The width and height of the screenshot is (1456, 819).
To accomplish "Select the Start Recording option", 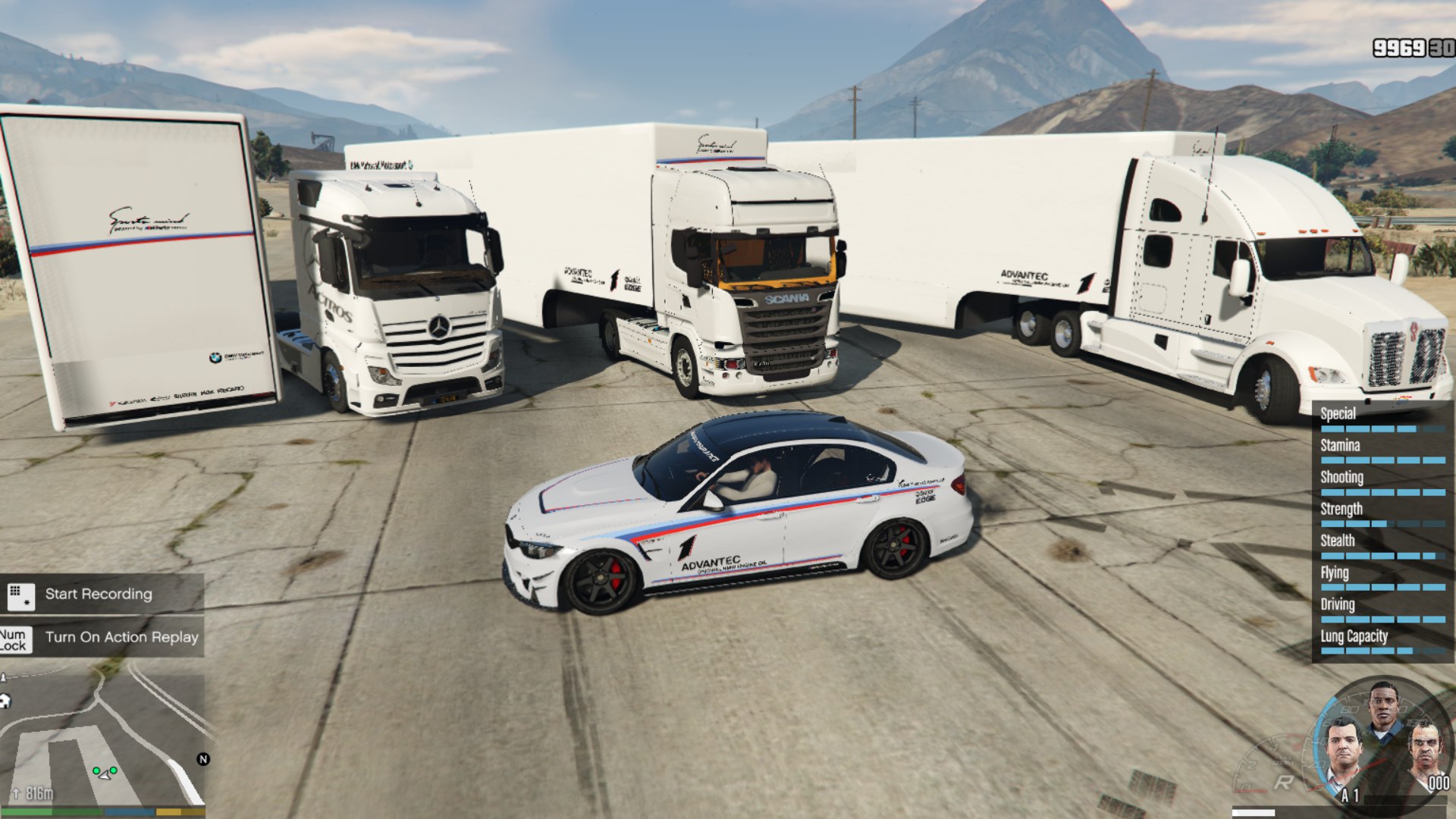I will pyautogui.click(x=99, y=595).
